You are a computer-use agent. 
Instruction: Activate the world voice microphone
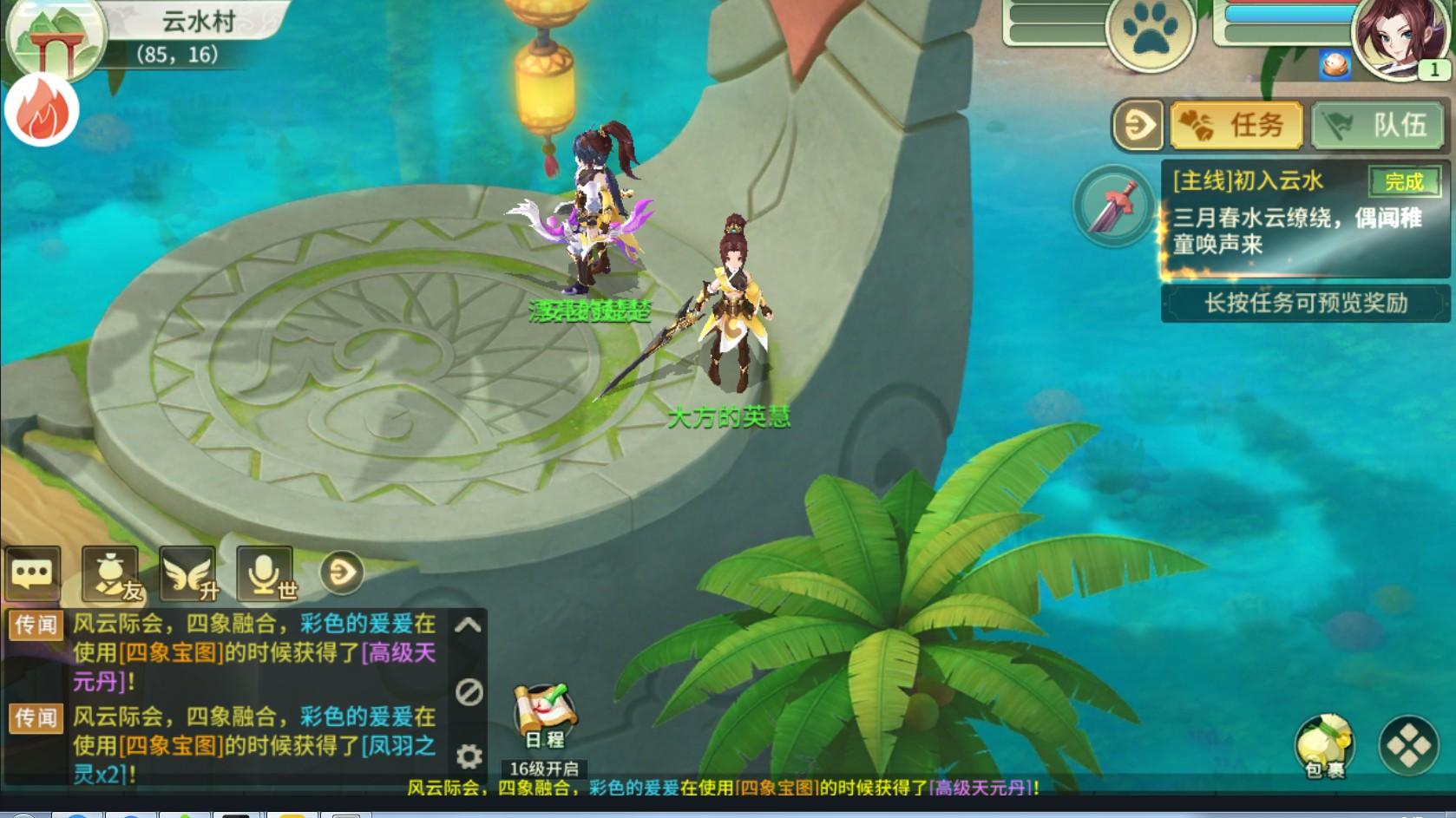click(266, 573)
